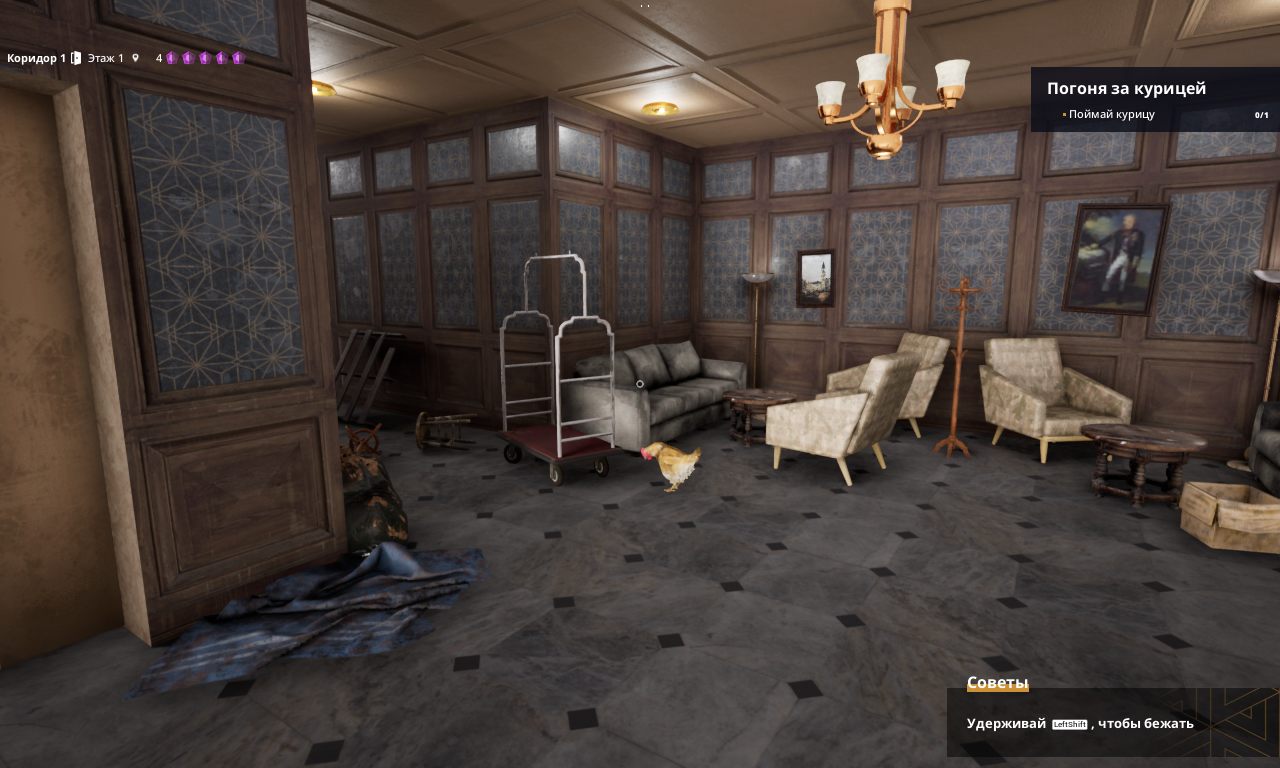
Task: Select the map pin icon beside Этаж 1
Action: [133, 58]
